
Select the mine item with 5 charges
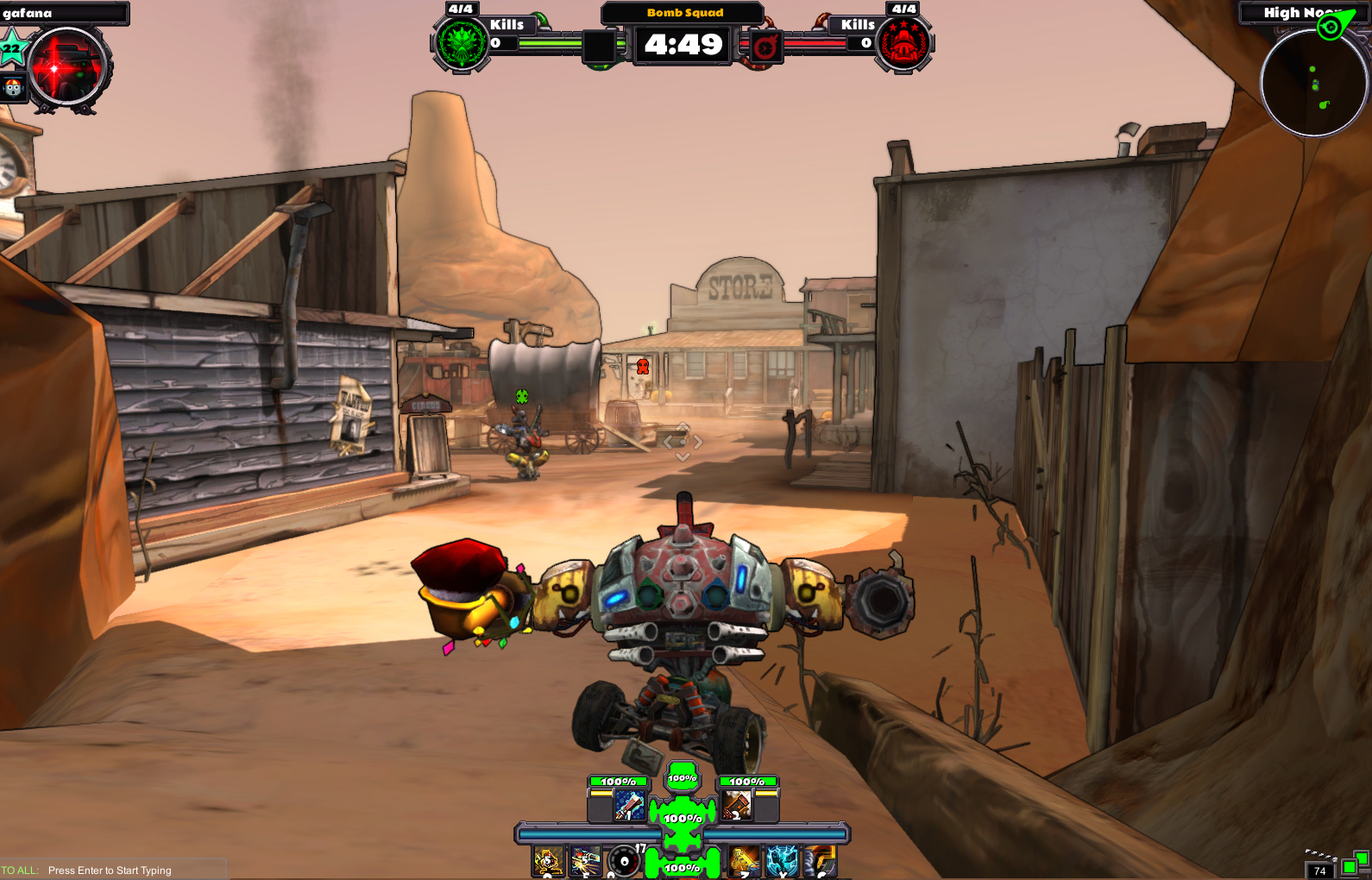coord(548,861)
